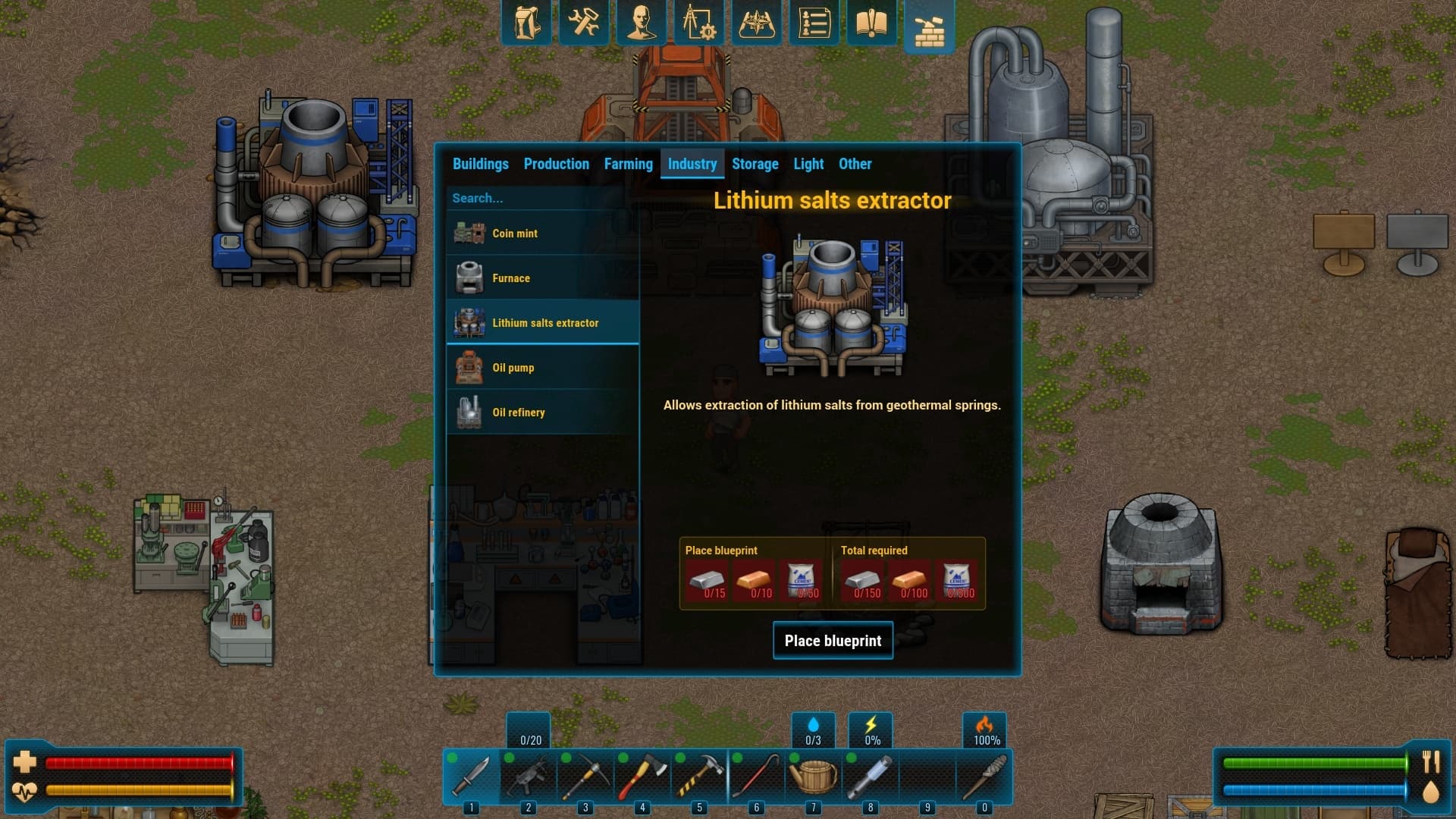Select the Oil pump entry

pos(543,368)
